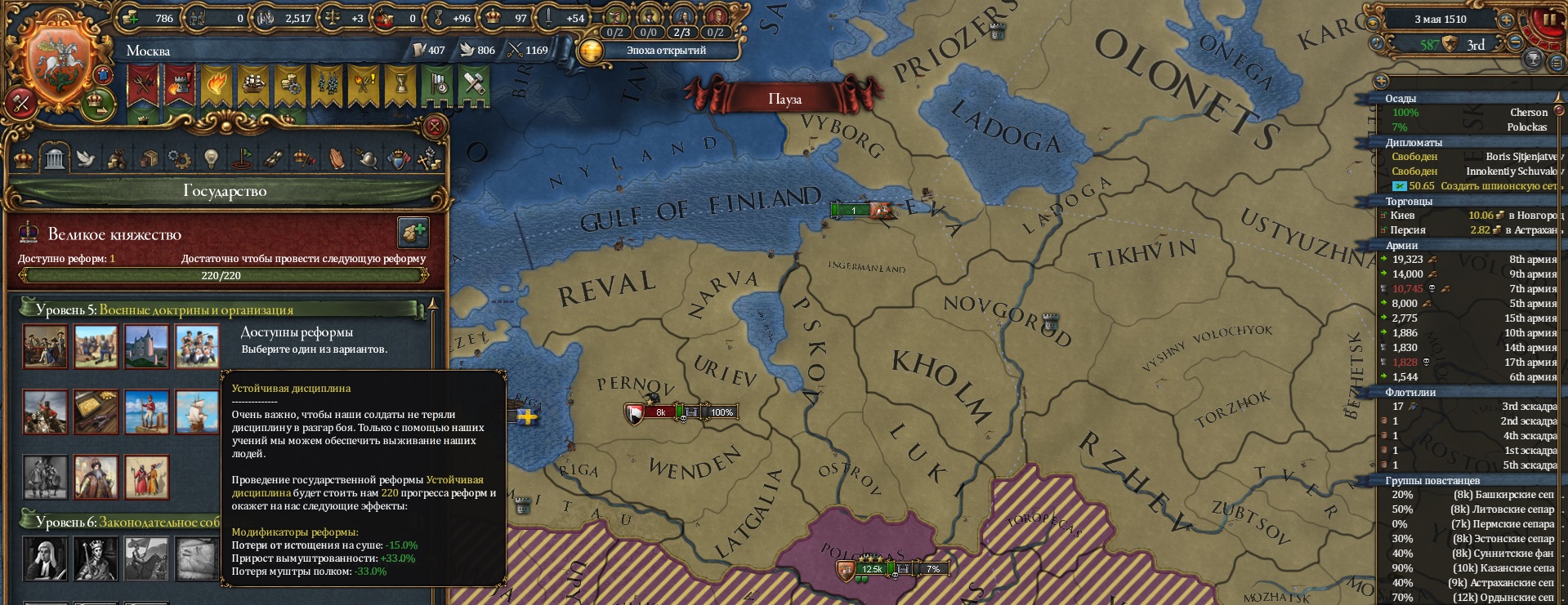Toggle the music player note icon beside the date

click(x=1376, y=44)
